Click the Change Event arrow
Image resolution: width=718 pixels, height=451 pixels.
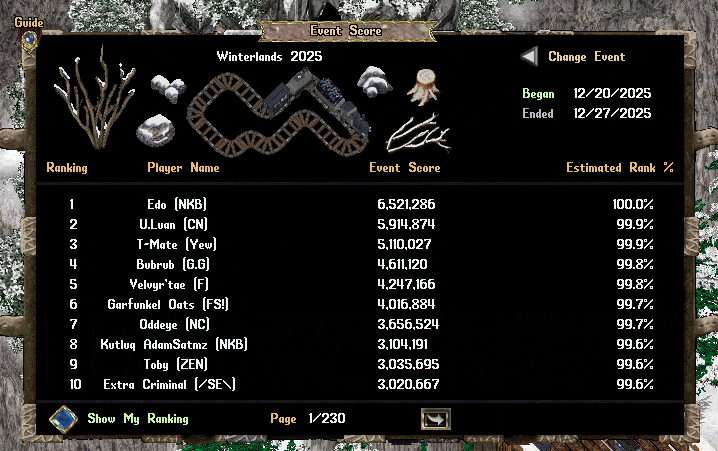tap(529, 57)
